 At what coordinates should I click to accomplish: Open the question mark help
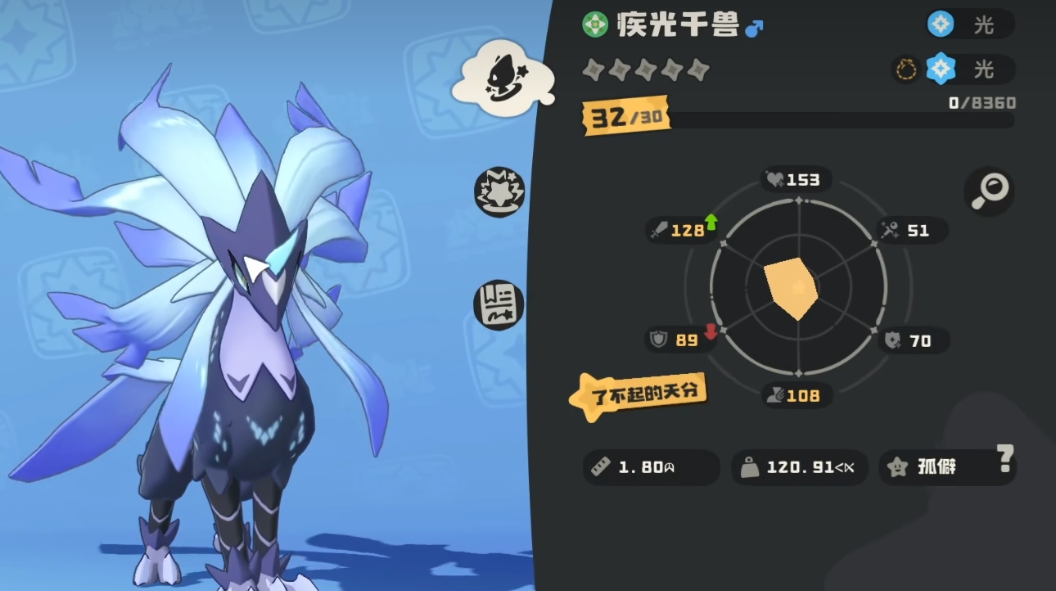[1005, 459]
